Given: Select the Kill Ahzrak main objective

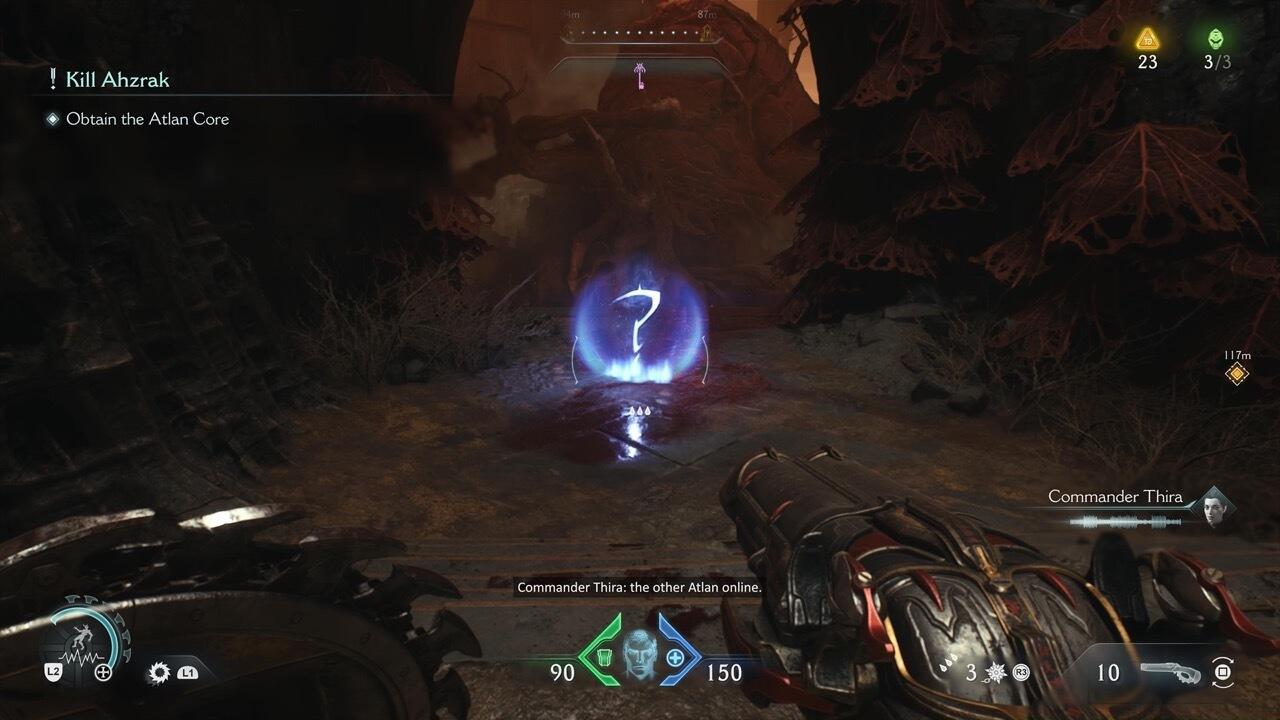Looking at the screenshot, I should 116,80.
